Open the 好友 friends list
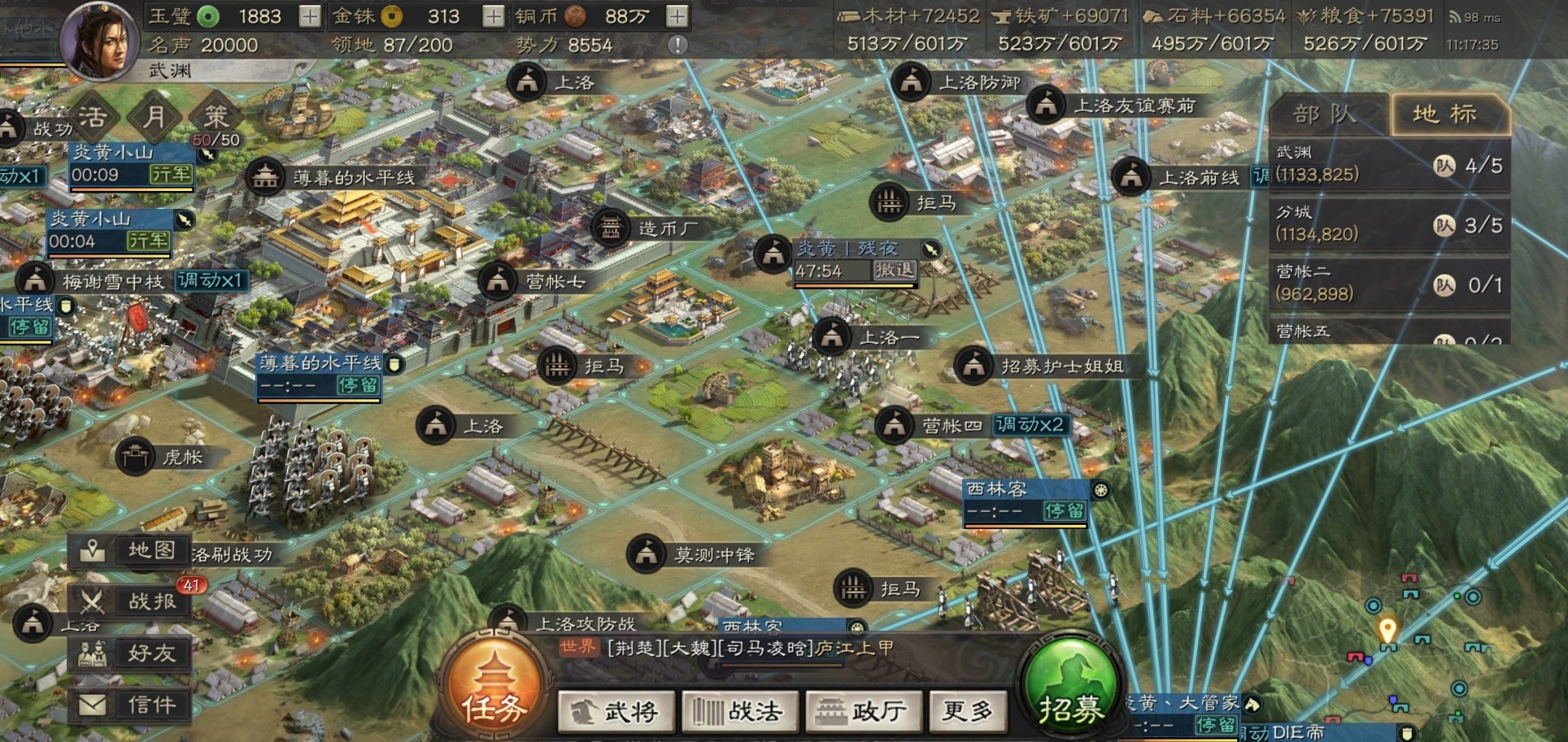The width and height of the screenshot is (1568, 742). 129,653
